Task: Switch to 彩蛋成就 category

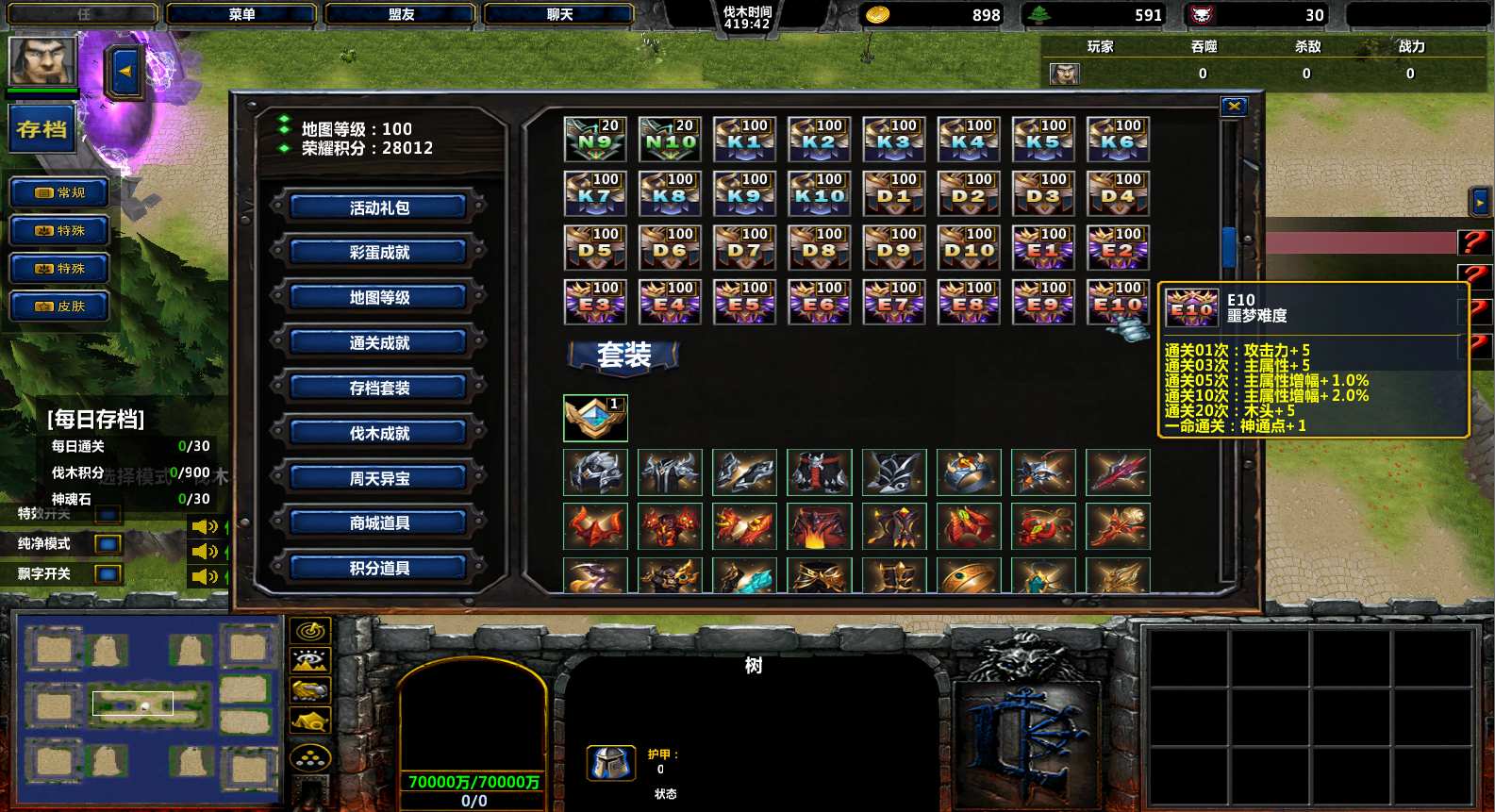Action: pos(379,253)
